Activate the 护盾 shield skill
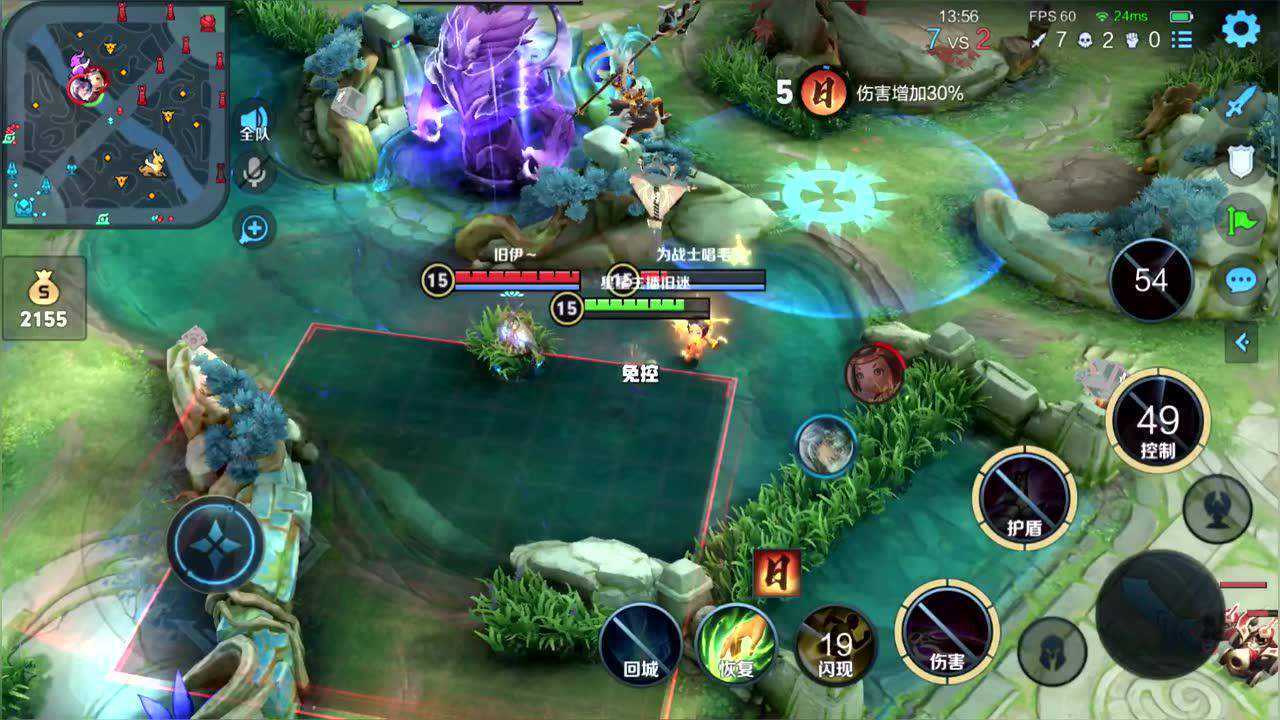Image resolution: width=1280 pixels, height=720 pixels. tap(1024, 497)
